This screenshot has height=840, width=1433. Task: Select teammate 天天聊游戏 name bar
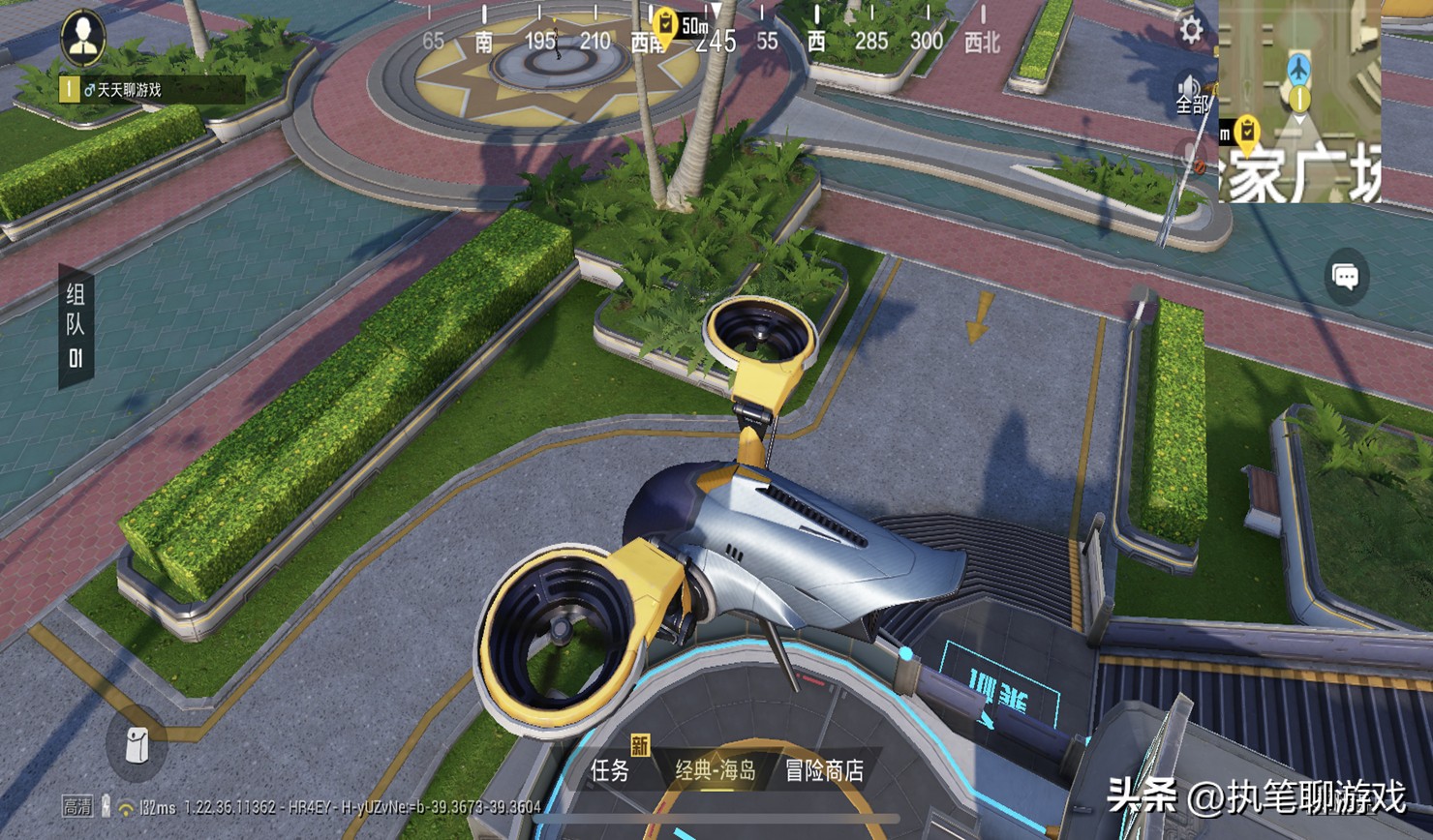151,90
